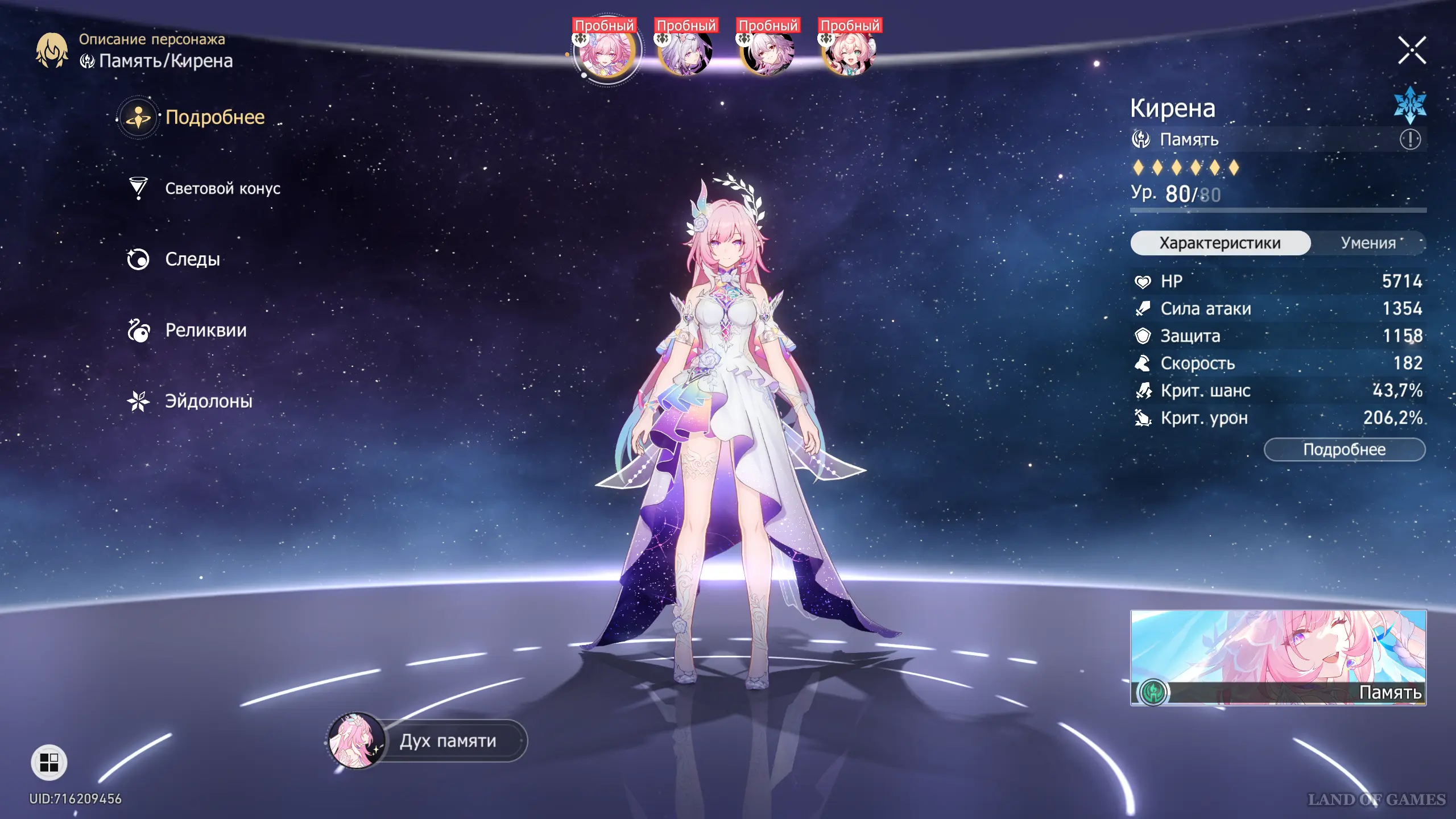Viewport: 1456px width, 819px height.
Task: Switch to the Характеристики tab
Action: pos(1220,243)
